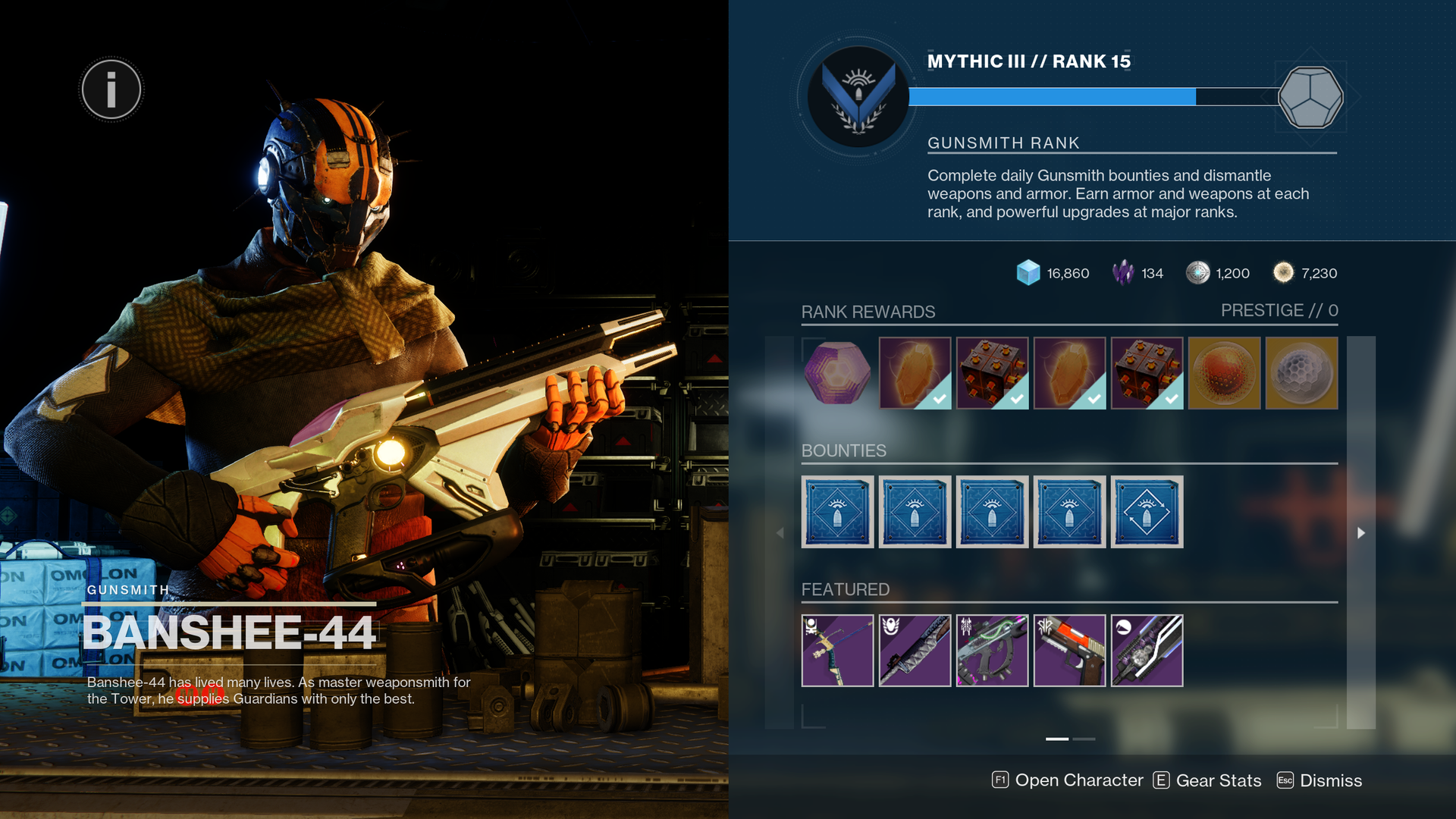Screen dimensions: 1456x819
Task: Click the checkmark on the claimed crate reward
Action: [1016, 396]
